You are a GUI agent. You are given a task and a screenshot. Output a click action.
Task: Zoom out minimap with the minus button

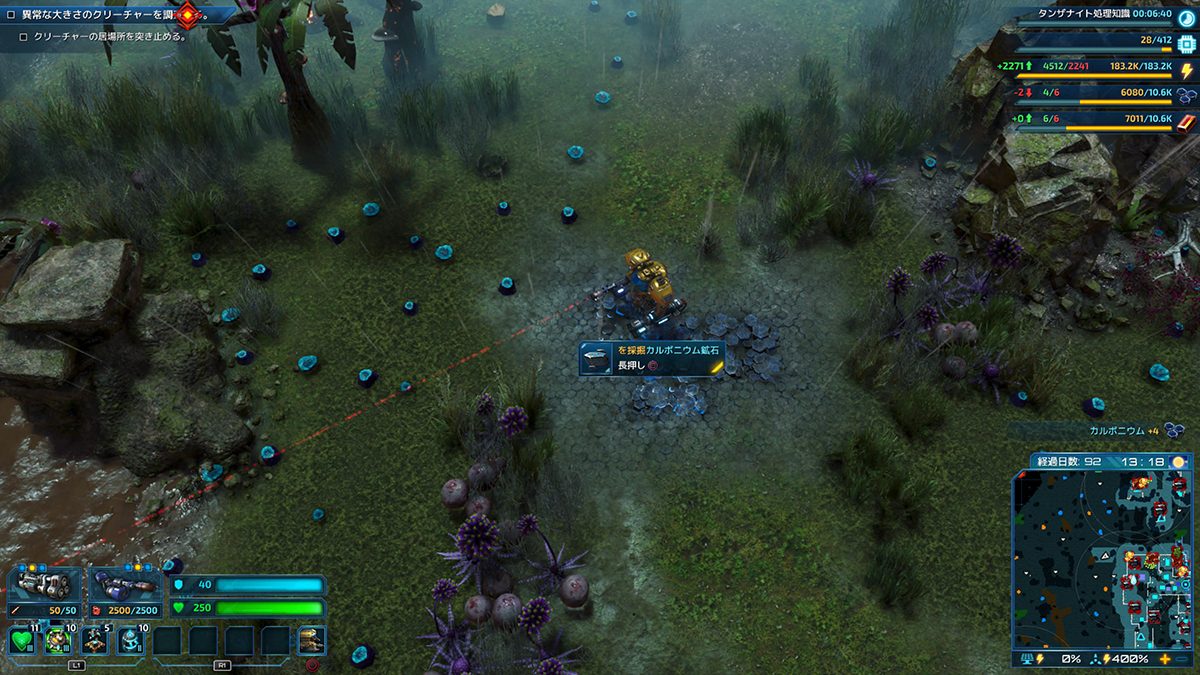point(1186,660)
